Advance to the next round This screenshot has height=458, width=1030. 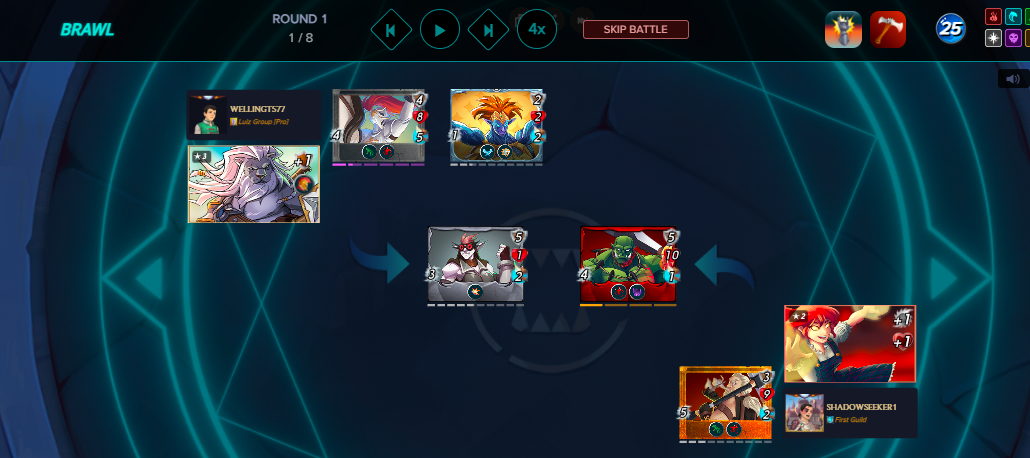click(x=488, y=30)
